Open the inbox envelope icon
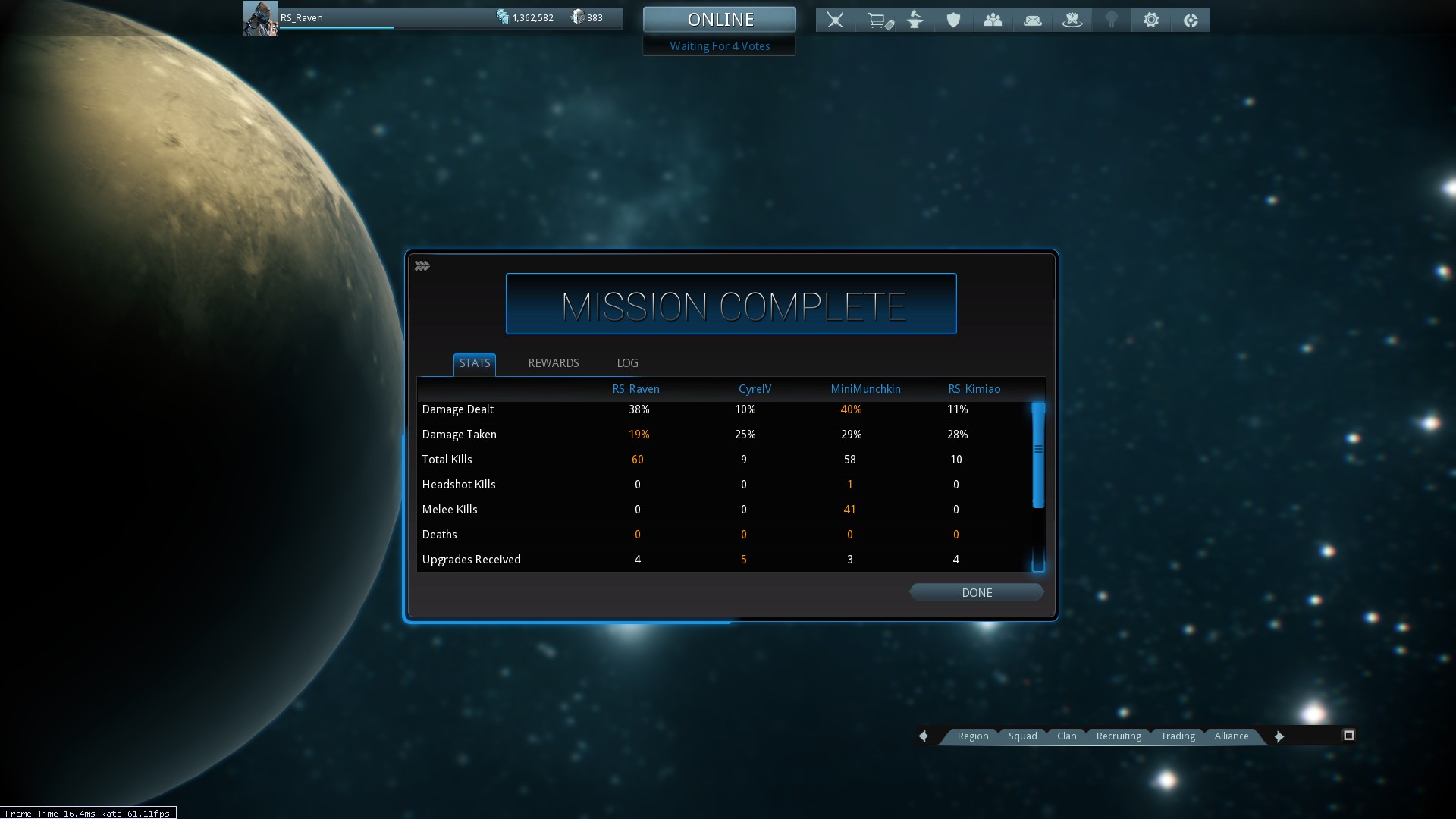The height and width of the screenshot is (819, 1456). point(1032,20)
